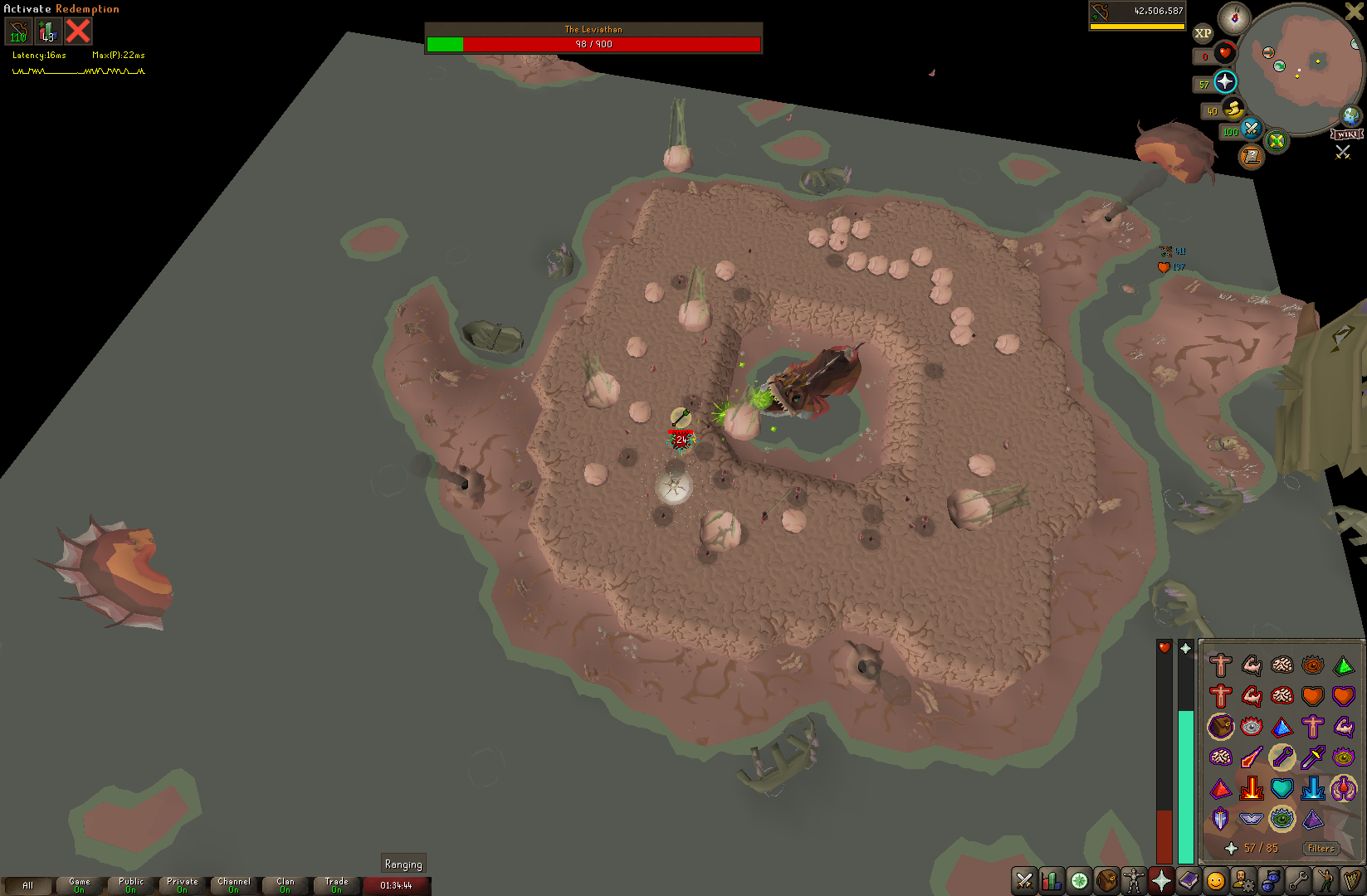This screenshot has height=896, width=1367.
Task: Show the All chat tab
Action: tap(28, 885)
